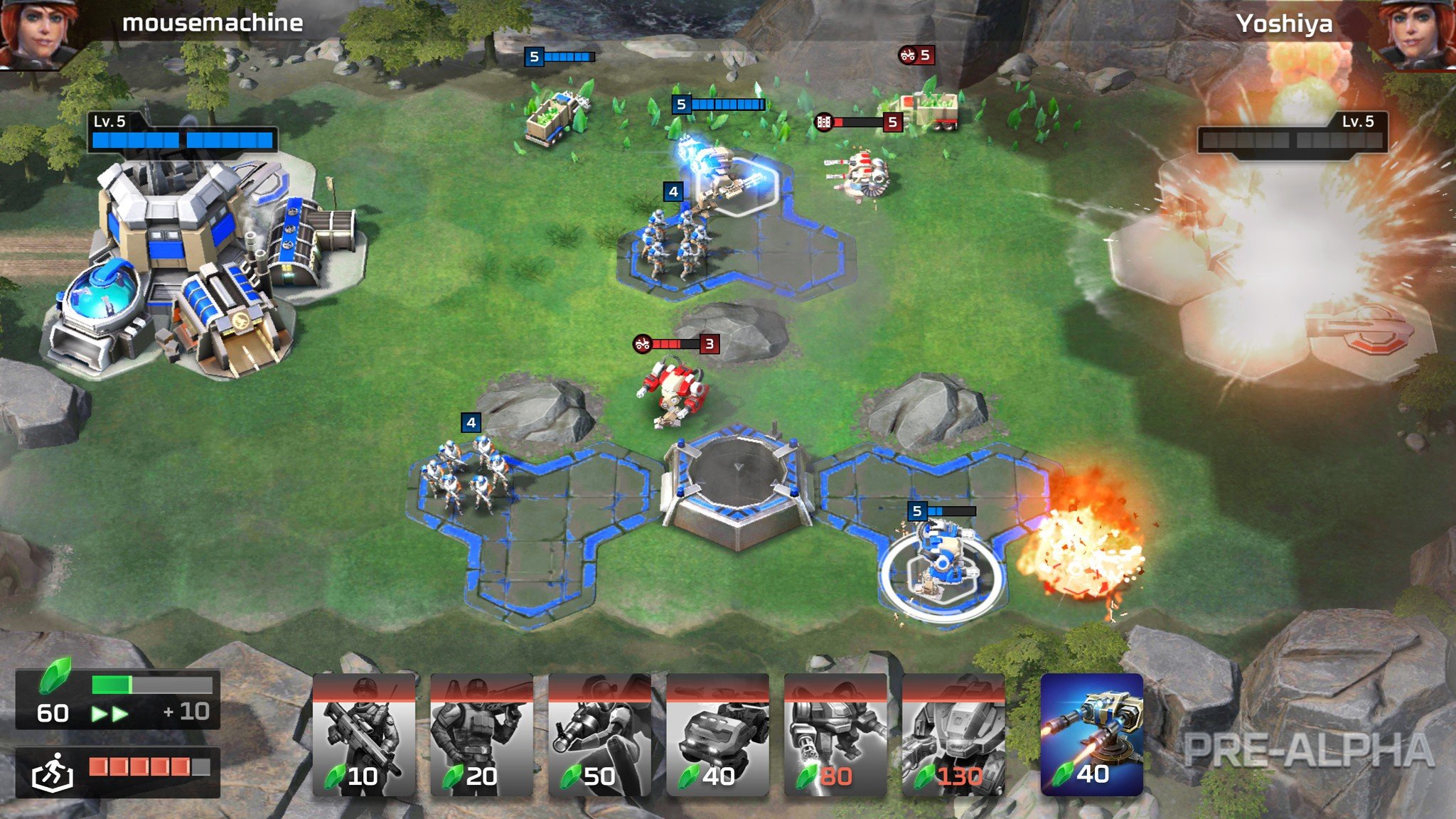Pick the jump jet trooper card costing 50
1456x819 pixels.
click(599, 736)
